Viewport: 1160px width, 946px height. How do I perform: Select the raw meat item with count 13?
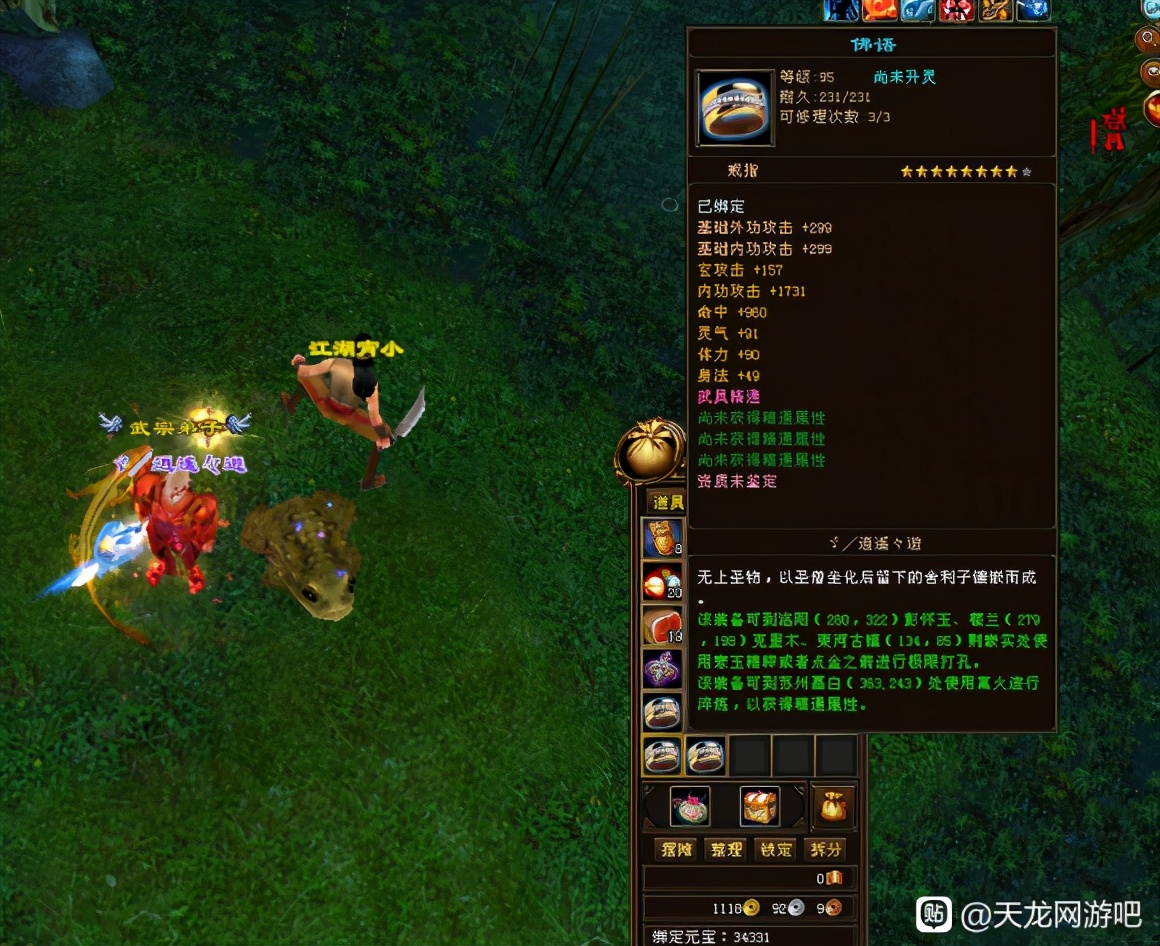pos(662,625)
